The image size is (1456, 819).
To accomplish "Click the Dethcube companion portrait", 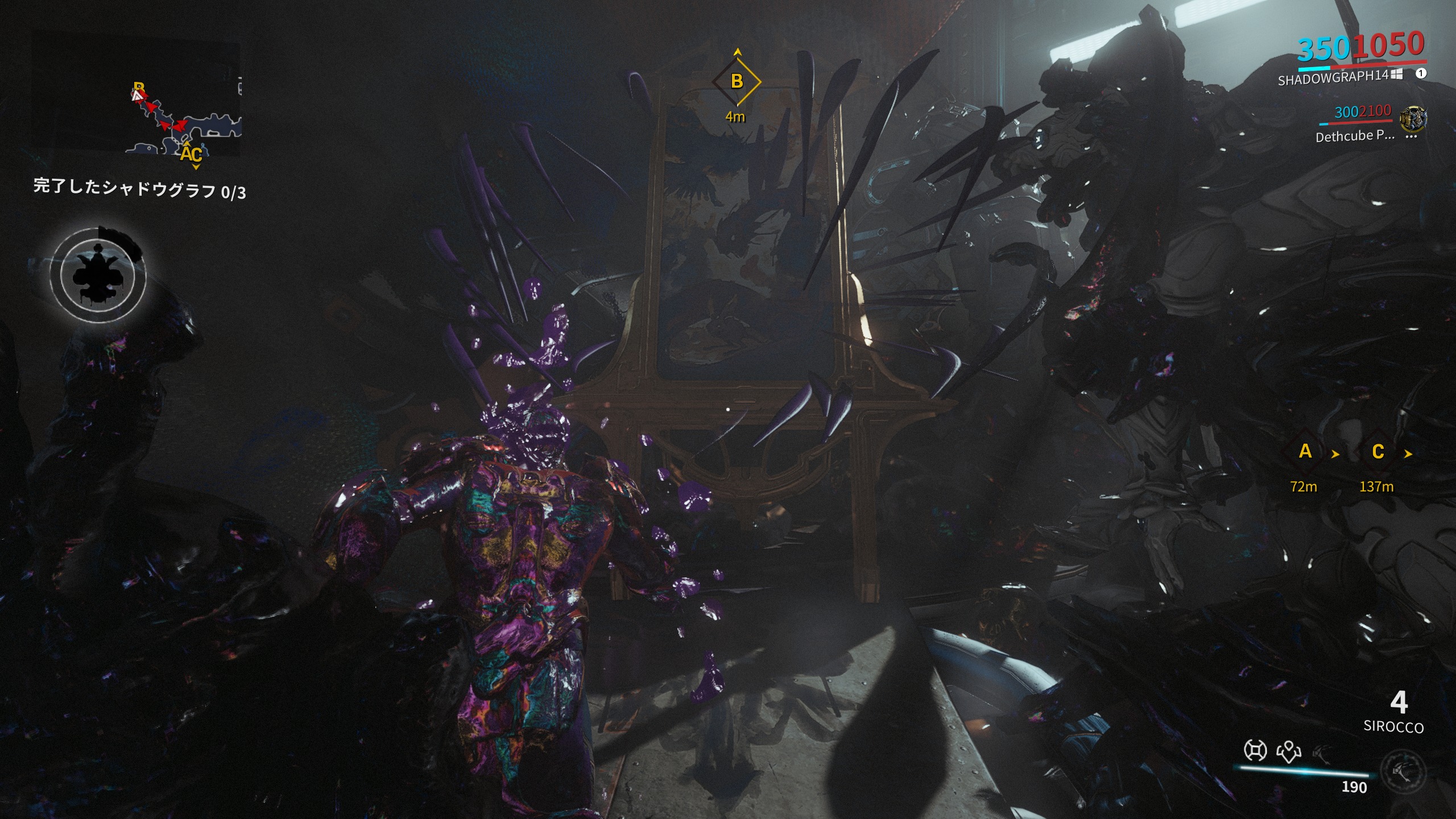I will (x=1413, y=119).
